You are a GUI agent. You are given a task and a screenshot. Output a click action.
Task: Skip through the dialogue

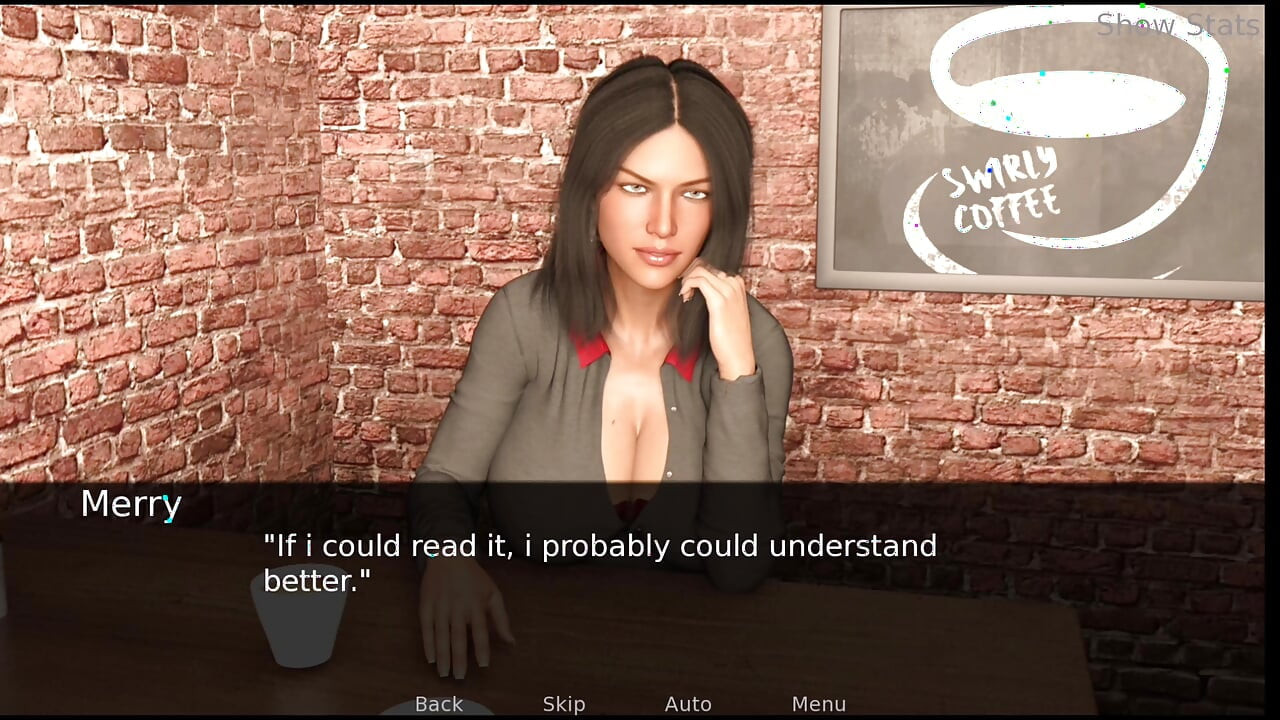[564, 704]
